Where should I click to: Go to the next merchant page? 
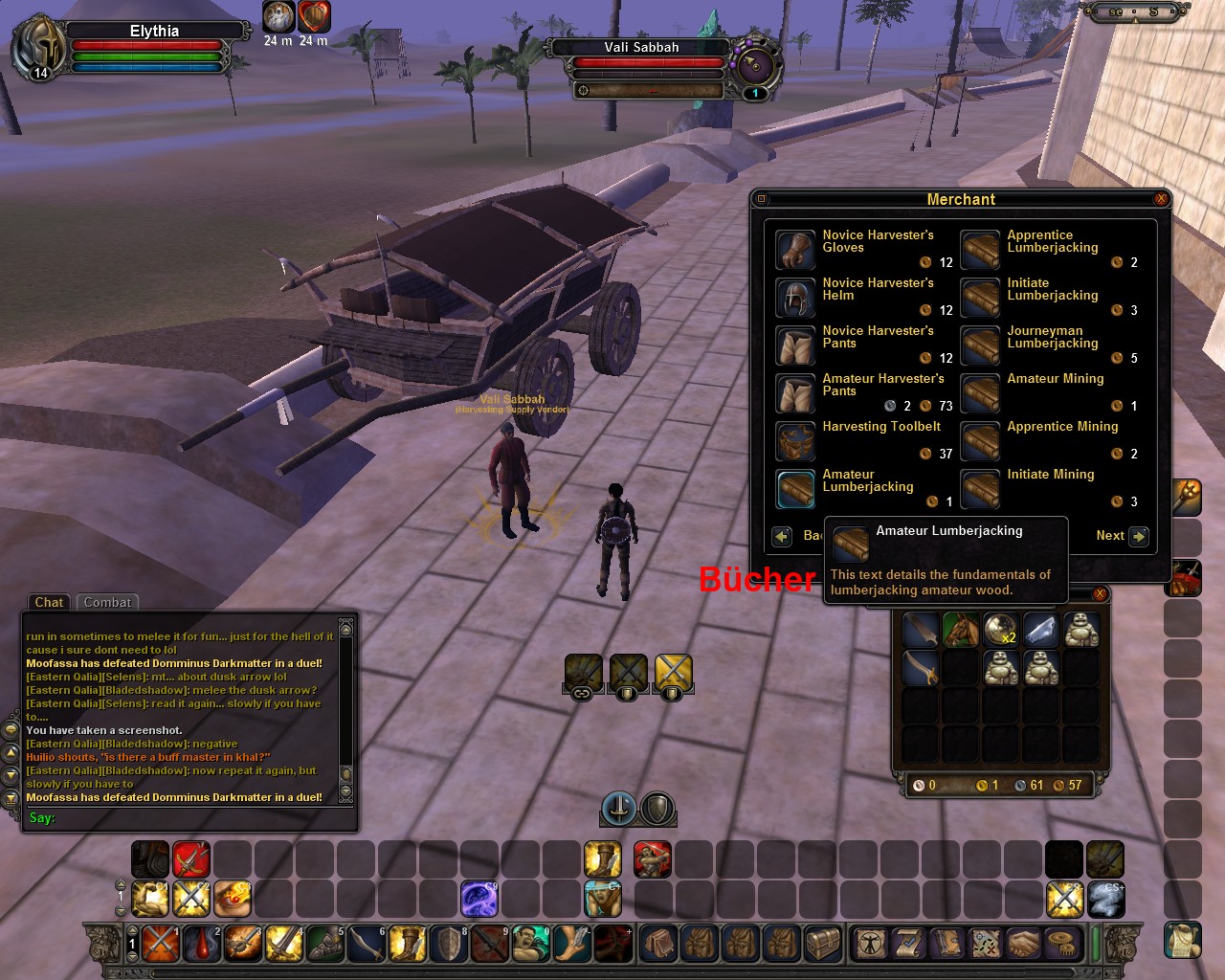1138,536
